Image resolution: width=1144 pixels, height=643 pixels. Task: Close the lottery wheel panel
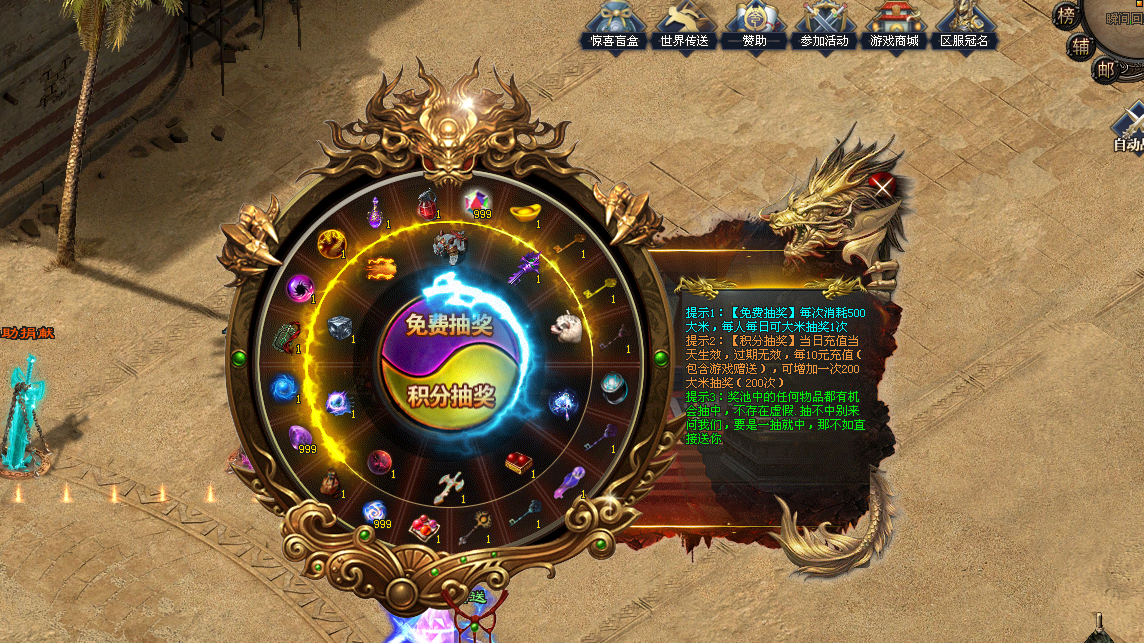882,185
